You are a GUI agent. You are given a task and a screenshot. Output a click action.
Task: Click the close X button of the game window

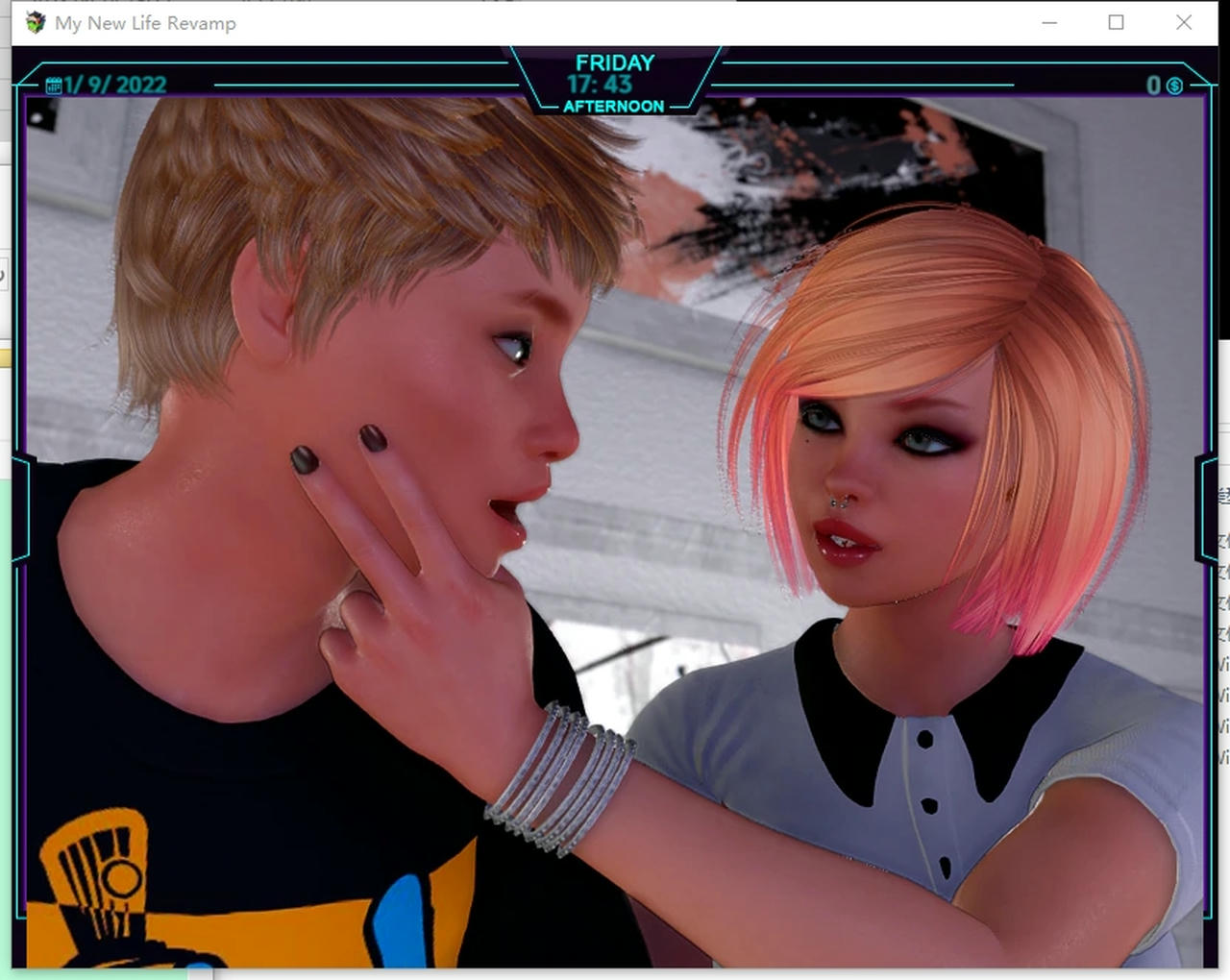pyautogui.click(x=1184, y=22)
